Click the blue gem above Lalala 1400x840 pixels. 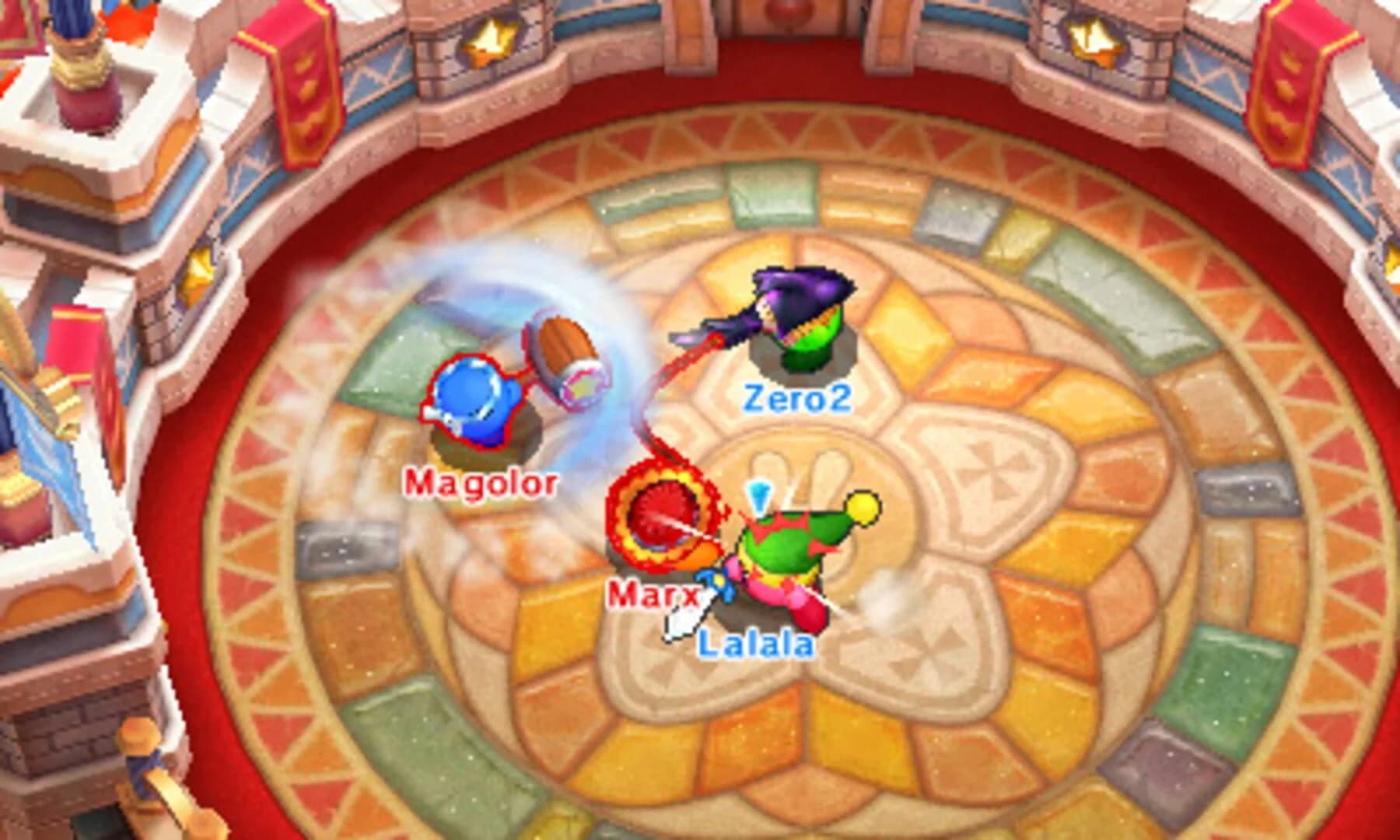pos(760,495)
